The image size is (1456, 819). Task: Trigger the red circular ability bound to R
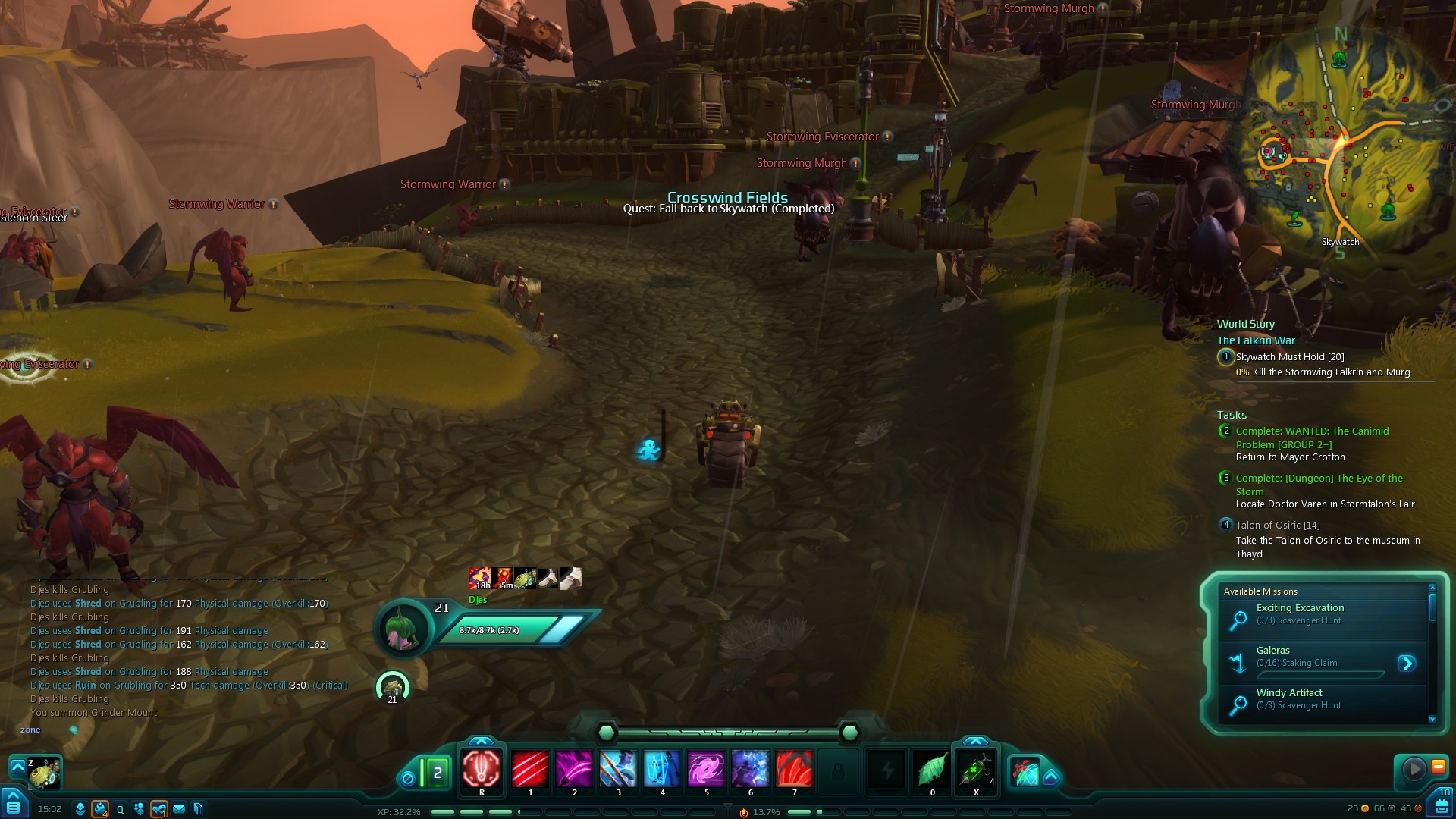point(482,769)
